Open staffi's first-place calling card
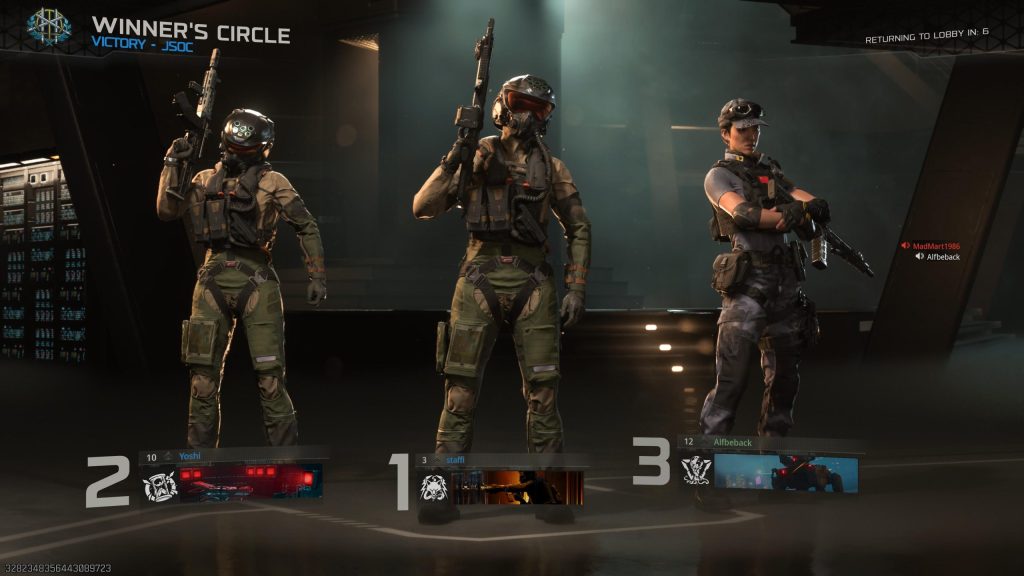Image resolution: width=1024 pixels, height=576 pixels. click(517, 487)
